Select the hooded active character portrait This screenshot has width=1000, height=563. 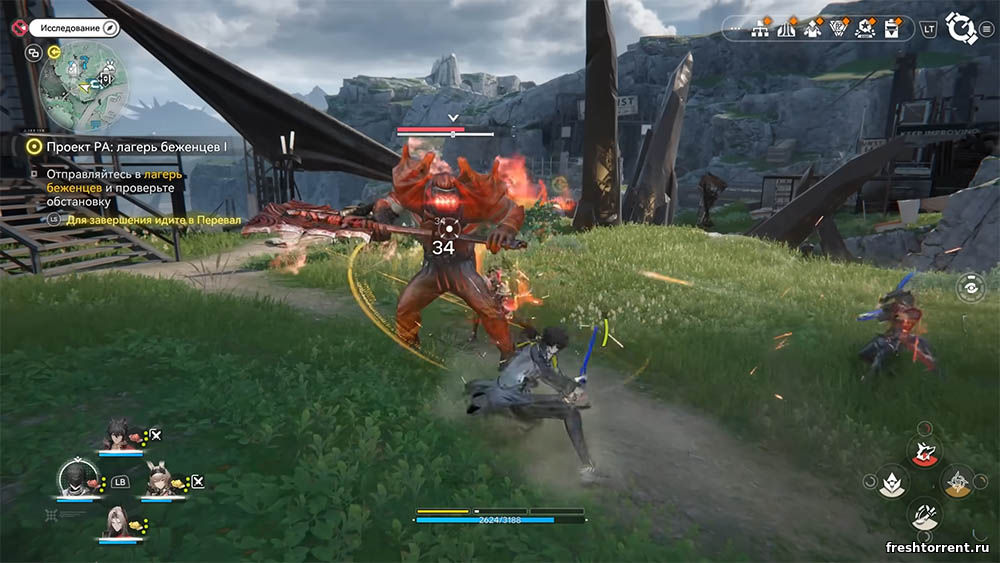click(76, 479)
